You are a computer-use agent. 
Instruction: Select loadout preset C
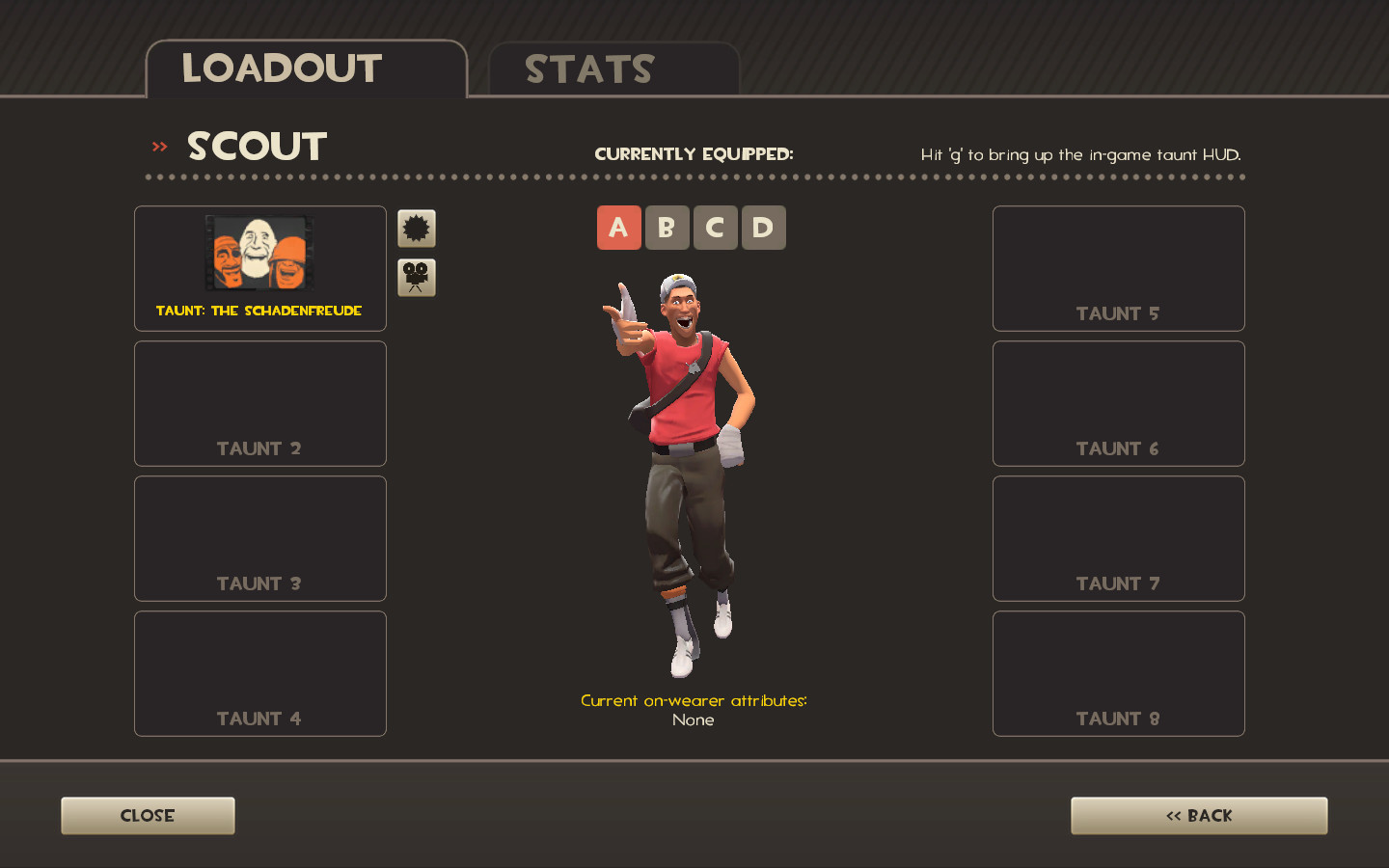pos(715,228)
